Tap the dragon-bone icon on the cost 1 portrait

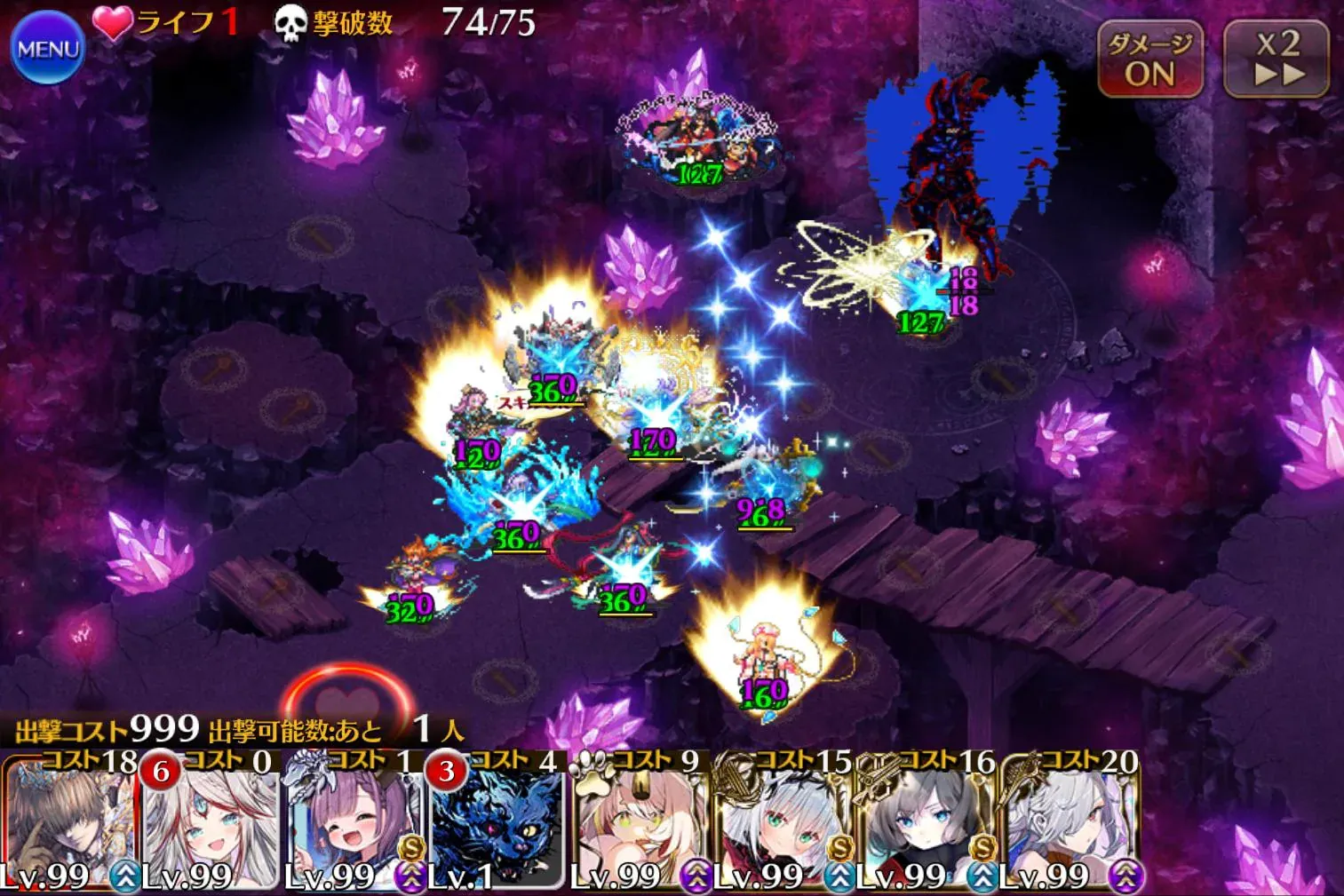click(302, 774)
